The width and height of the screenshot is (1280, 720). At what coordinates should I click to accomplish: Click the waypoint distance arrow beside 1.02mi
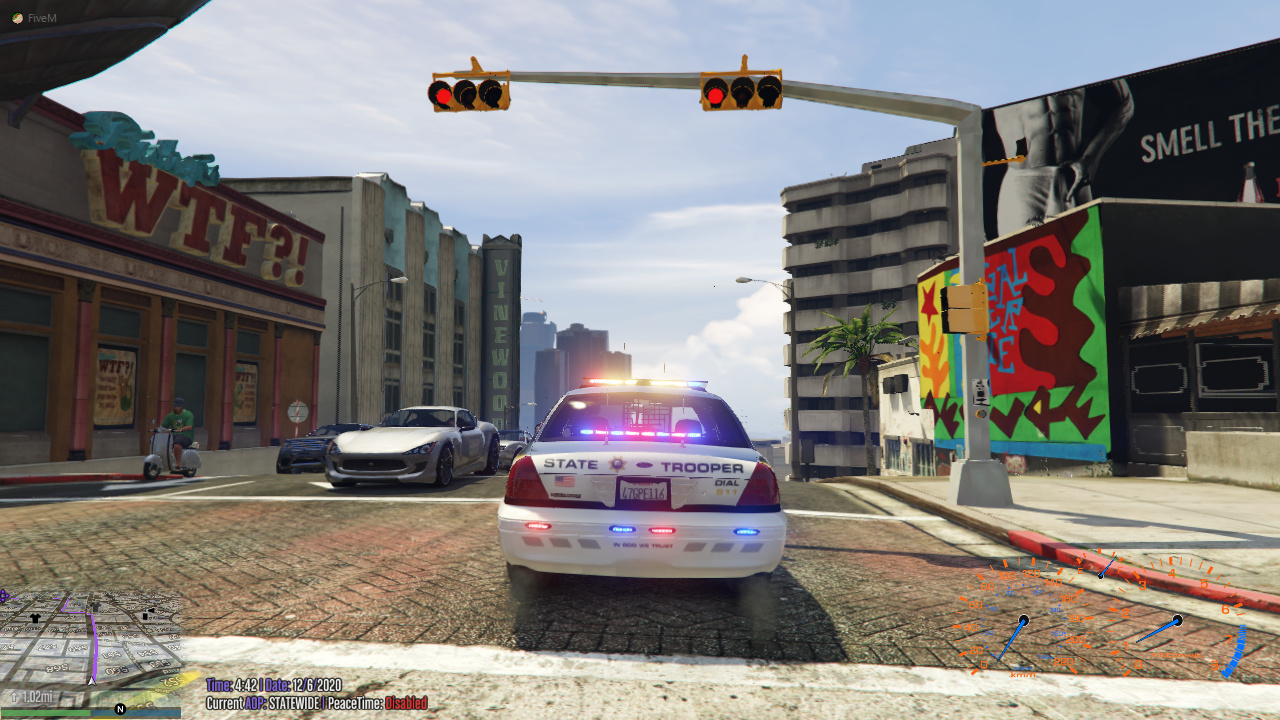(14, 696)
